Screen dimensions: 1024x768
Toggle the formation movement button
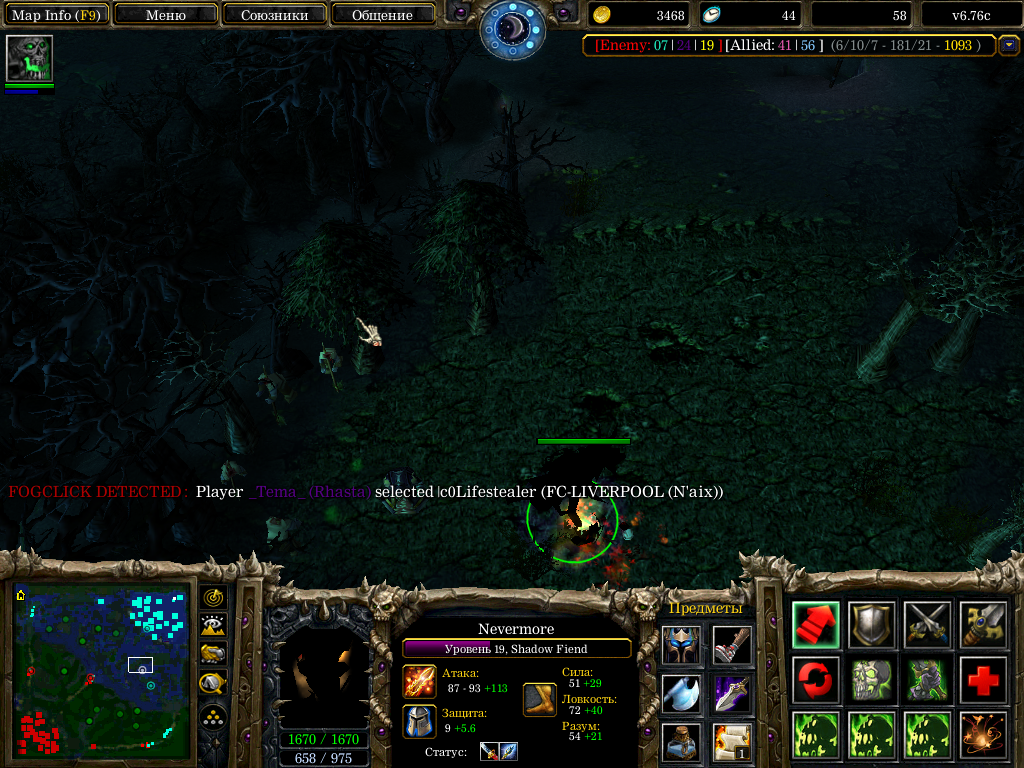tap(213, 716)
